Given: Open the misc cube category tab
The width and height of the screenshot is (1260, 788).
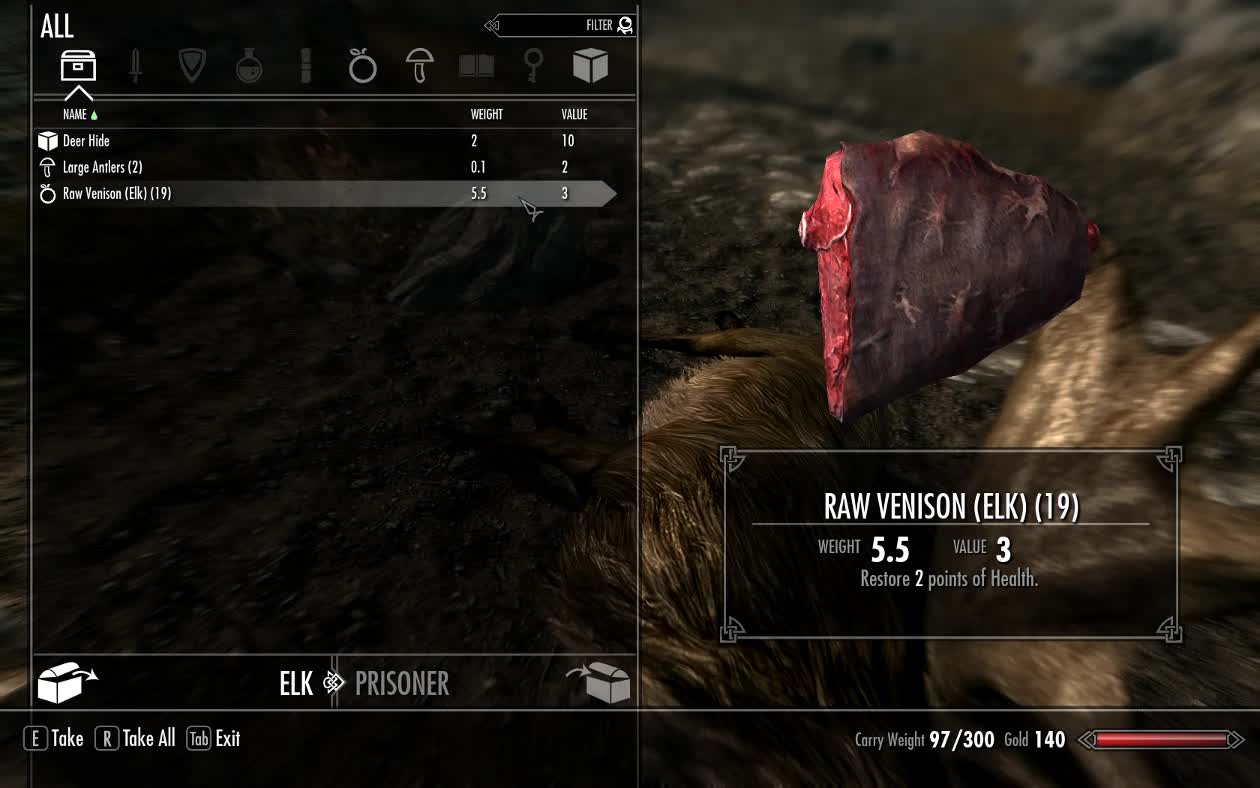Looking at the screenshot, I should click(x=590, y=66).
